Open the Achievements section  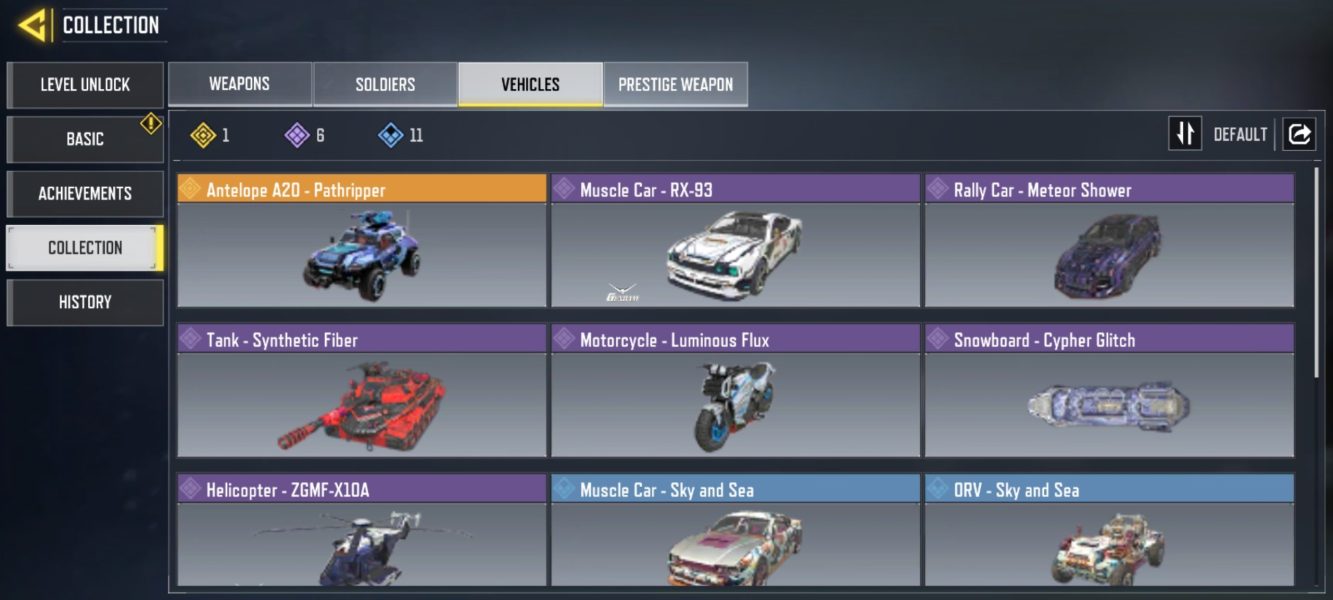tap(85, 193)
